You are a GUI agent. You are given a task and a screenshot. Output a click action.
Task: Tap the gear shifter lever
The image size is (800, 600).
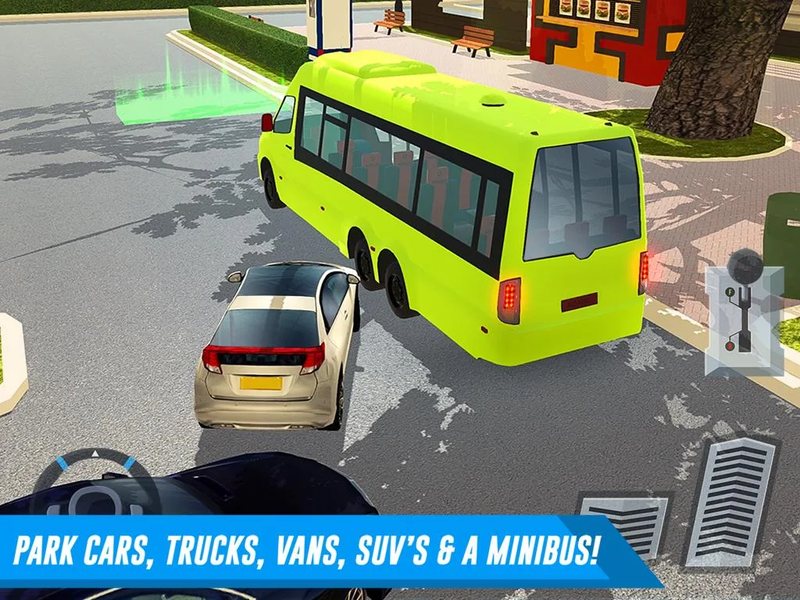742,302
